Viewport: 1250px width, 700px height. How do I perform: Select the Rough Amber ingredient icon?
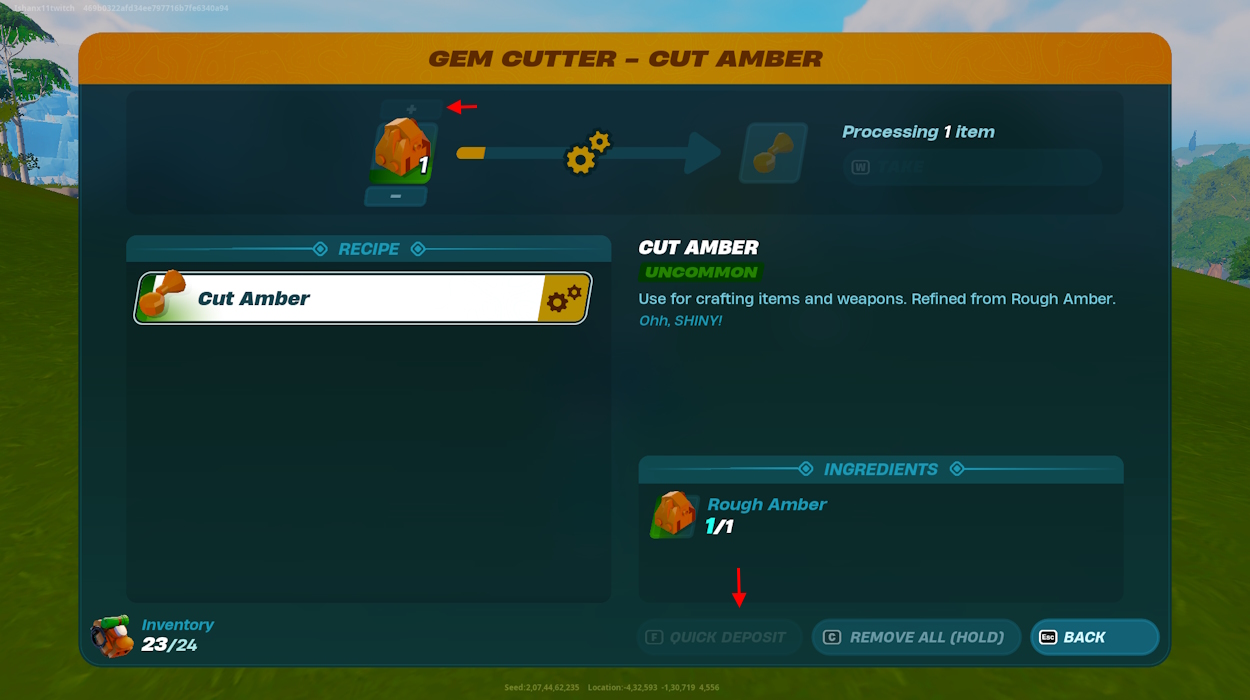click(x=675, y=515)
